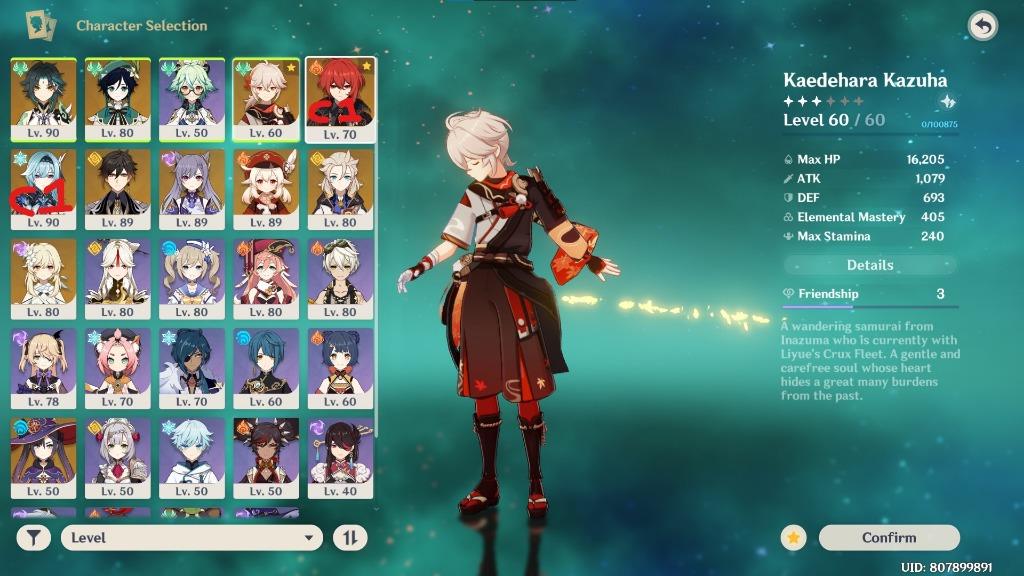Choose Beidou's Lv. 40 card

point(340,457)
